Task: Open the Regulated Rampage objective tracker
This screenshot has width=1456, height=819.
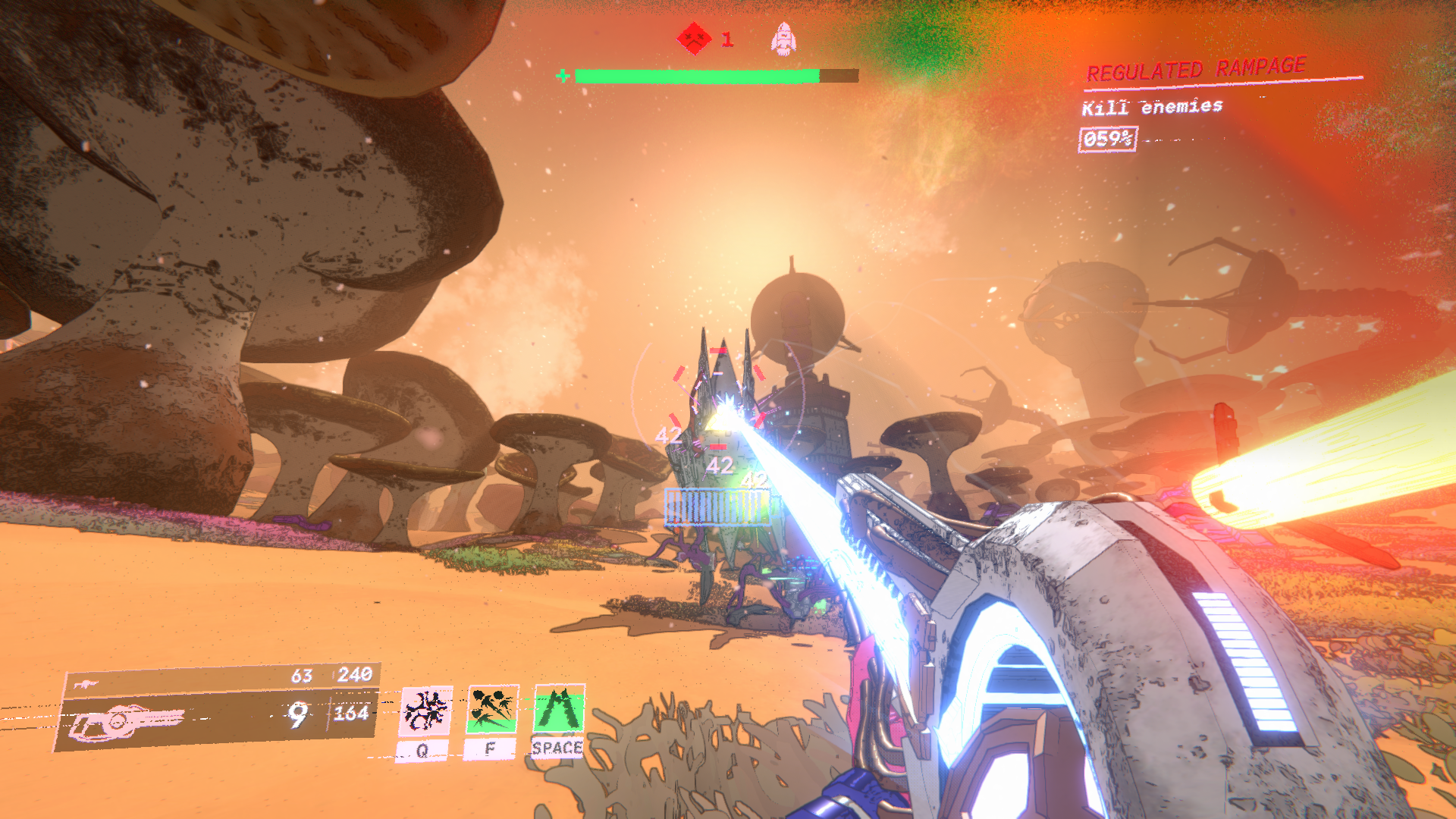Action: pos(1195,70)
